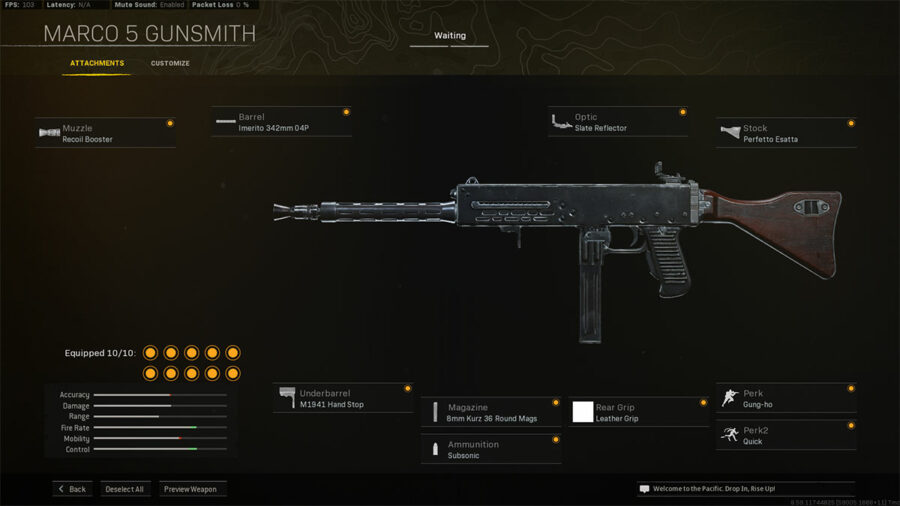Switch to the Attachments tab

click(97, 63)
